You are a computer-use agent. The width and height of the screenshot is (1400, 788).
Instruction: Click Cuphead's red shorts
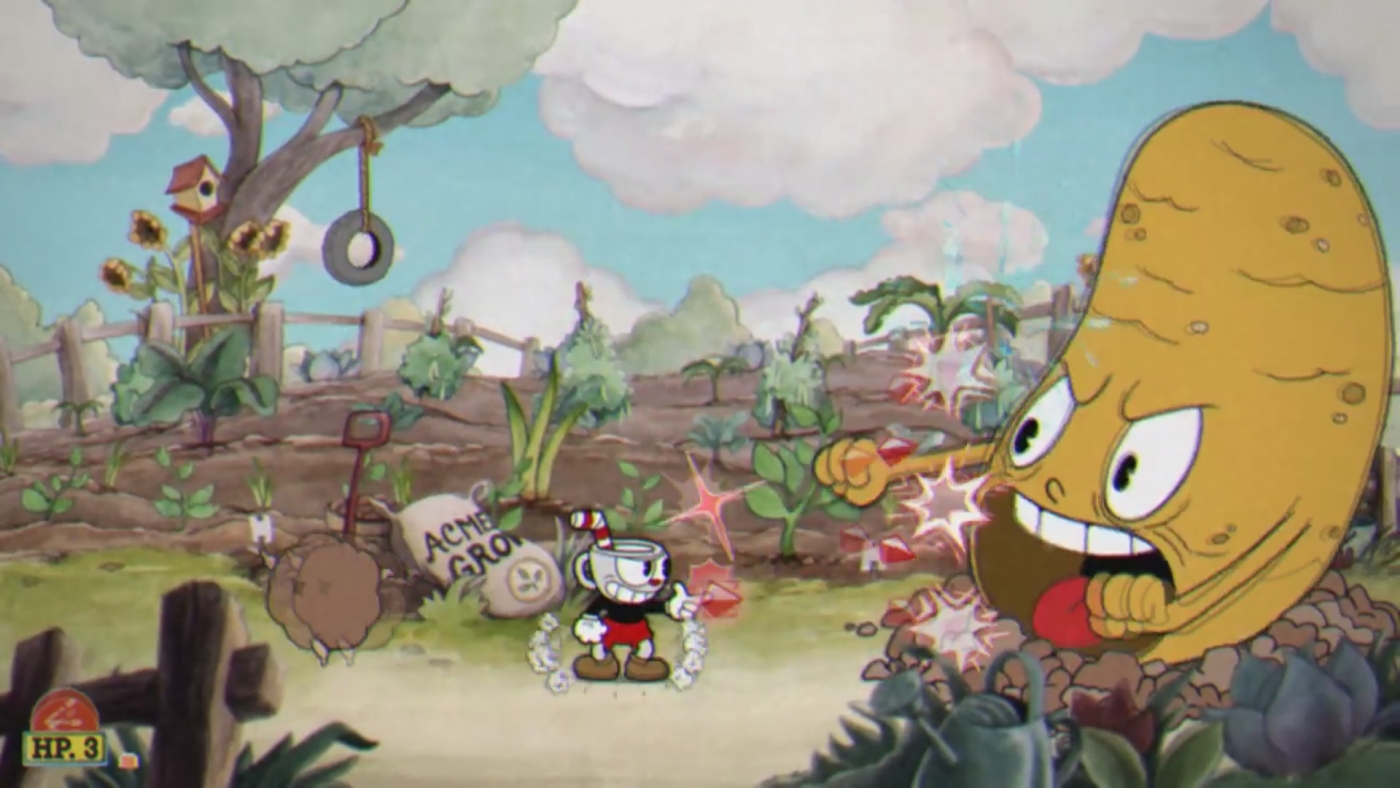[627, 630]
